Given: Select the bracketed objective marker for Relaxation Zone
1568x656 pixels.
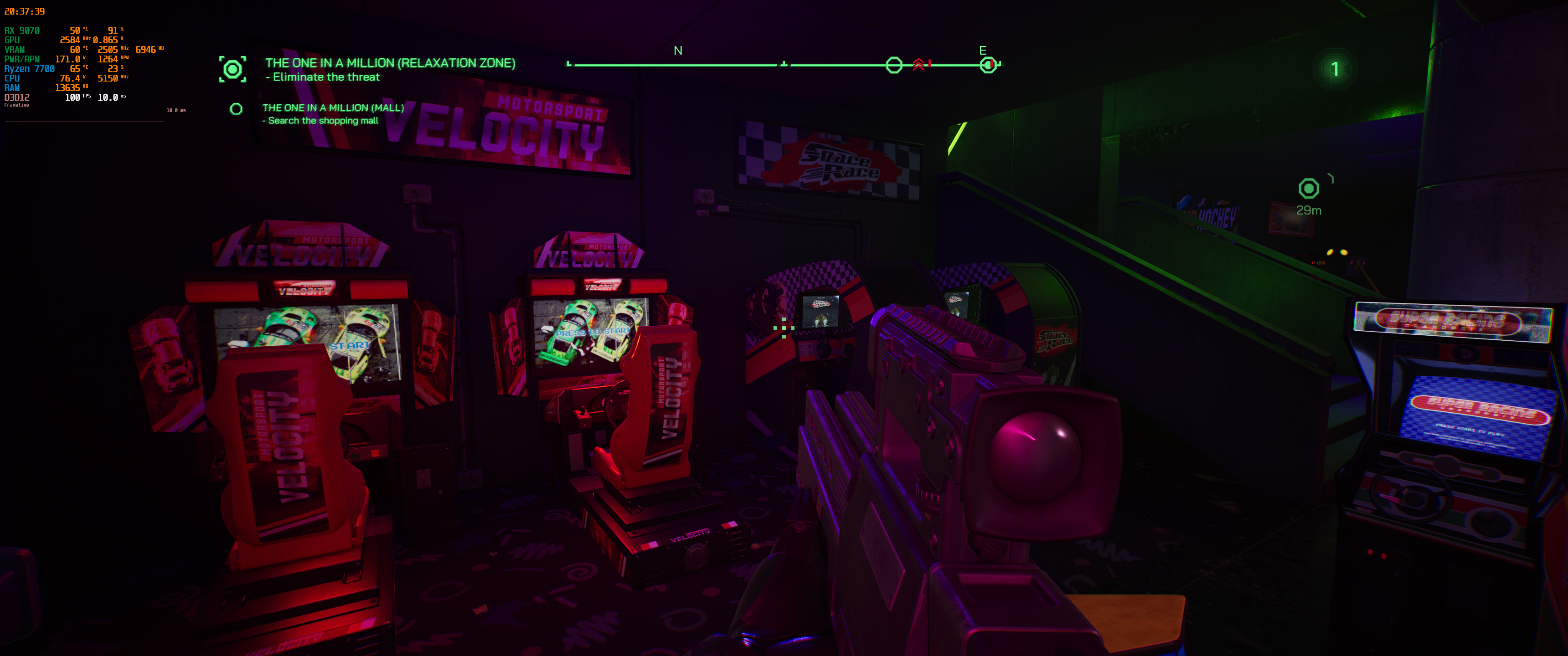Looking at the screenshot, I should (233, 70).
